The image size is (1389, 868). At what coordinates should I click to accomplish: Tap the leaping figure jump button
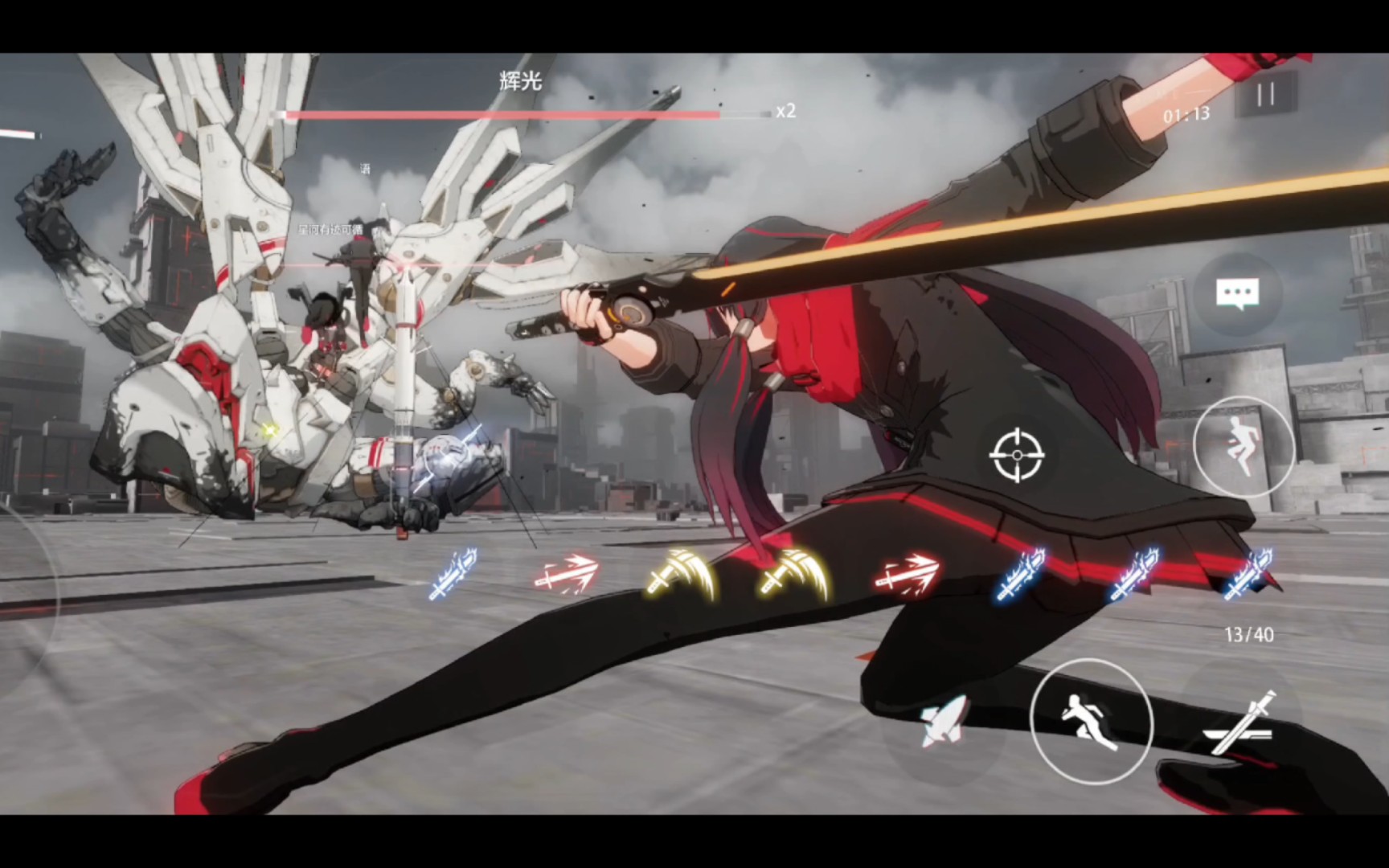[x=1243, y=447]
